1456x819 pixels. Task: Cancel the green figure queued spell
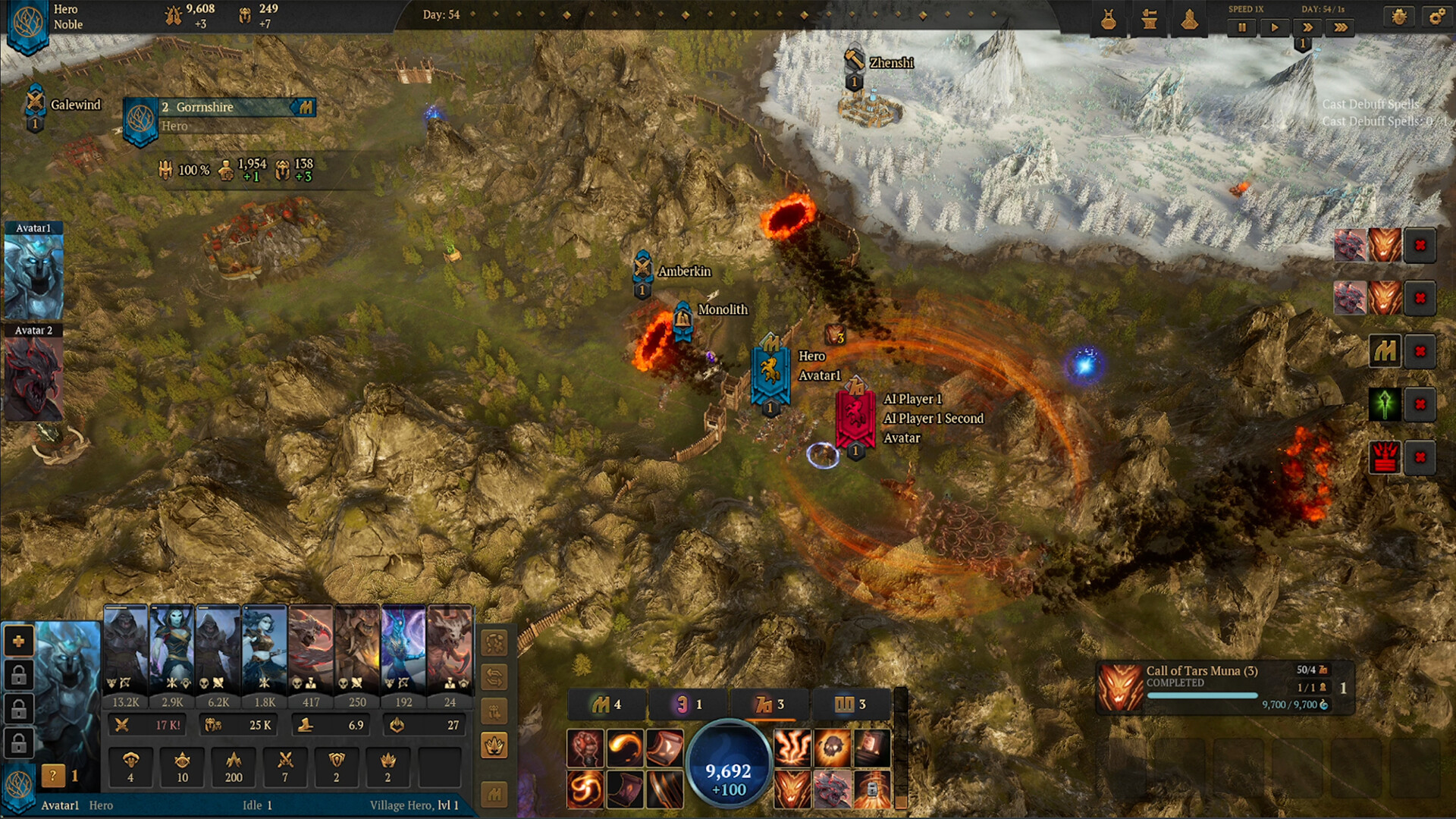pos(1420,404)
